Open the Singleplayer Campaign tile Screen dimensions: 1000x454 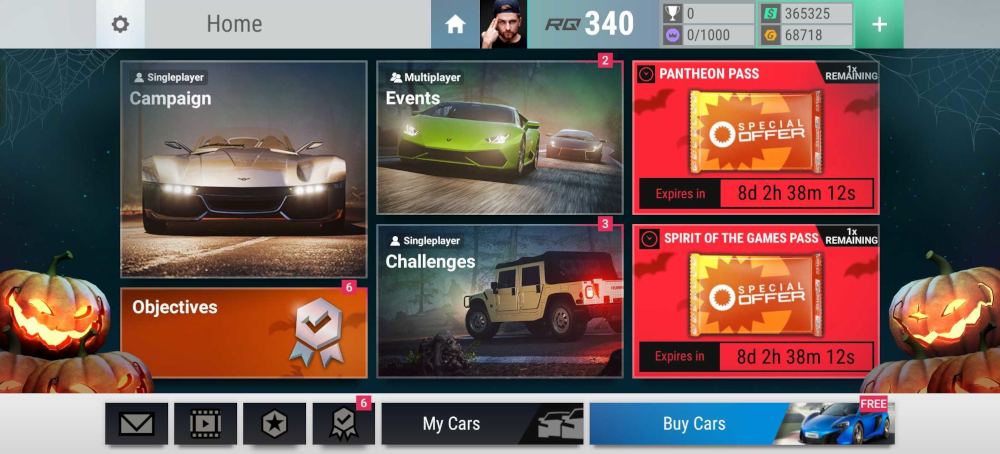coord(244,168)
